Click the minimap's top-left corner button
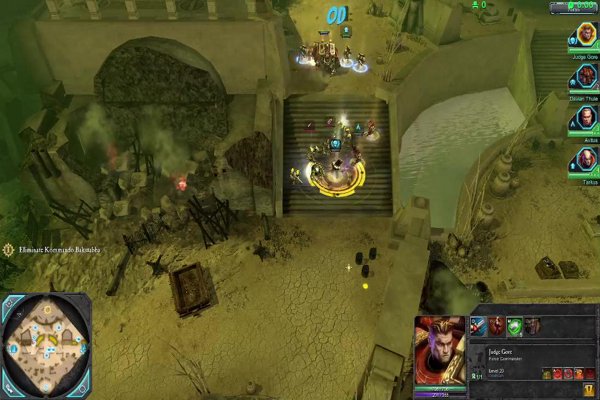Image resolution: width=600 pixels, height=400 pixels. [9, 302]
